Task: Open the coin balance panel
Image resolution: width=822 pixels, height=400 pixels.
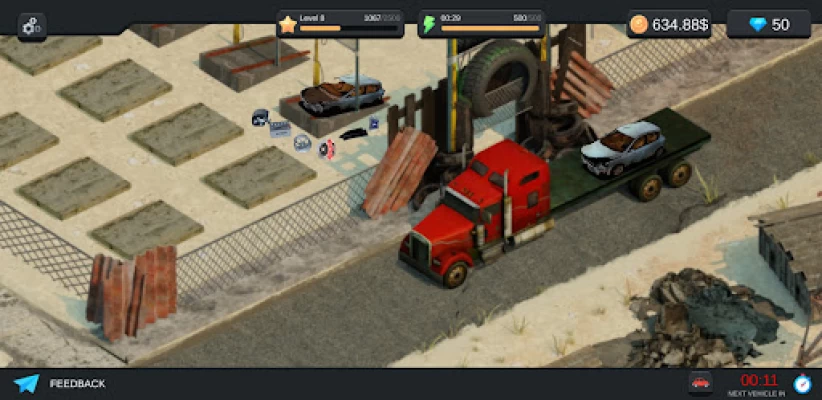Action: pyautogui.click(x=670, y=25)
